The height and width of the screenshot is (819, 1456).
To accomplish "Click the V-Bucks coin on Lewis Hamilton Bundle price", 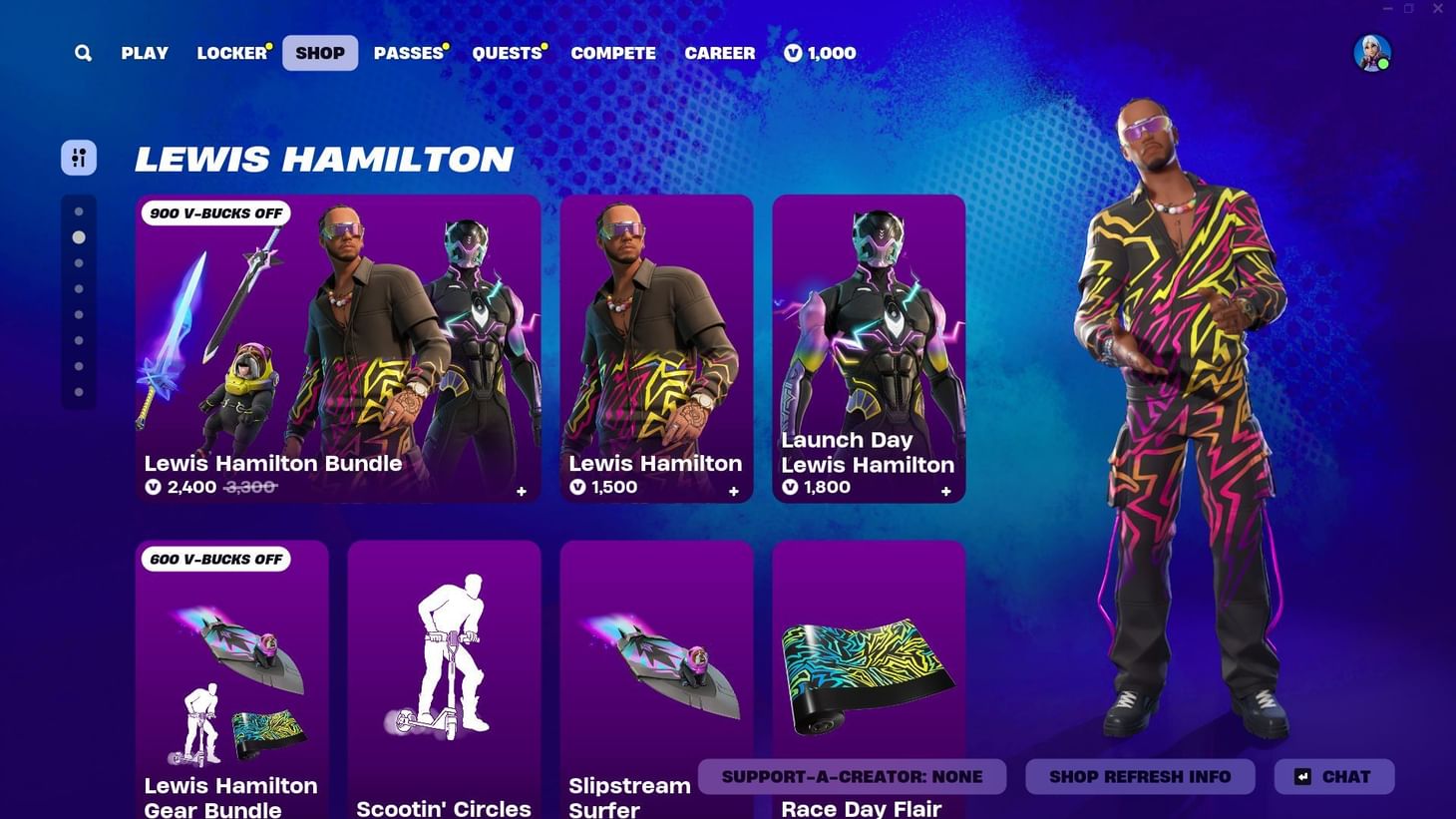I will (x=155, y=487).
